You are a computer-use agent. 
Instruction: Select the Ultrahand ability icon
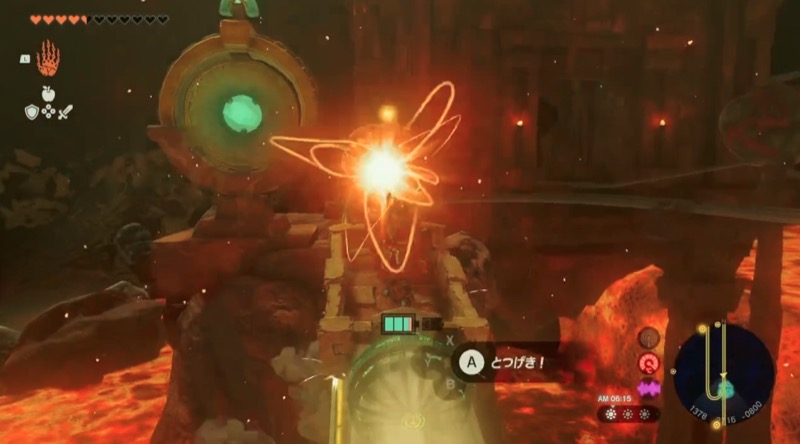click(48, 59)
